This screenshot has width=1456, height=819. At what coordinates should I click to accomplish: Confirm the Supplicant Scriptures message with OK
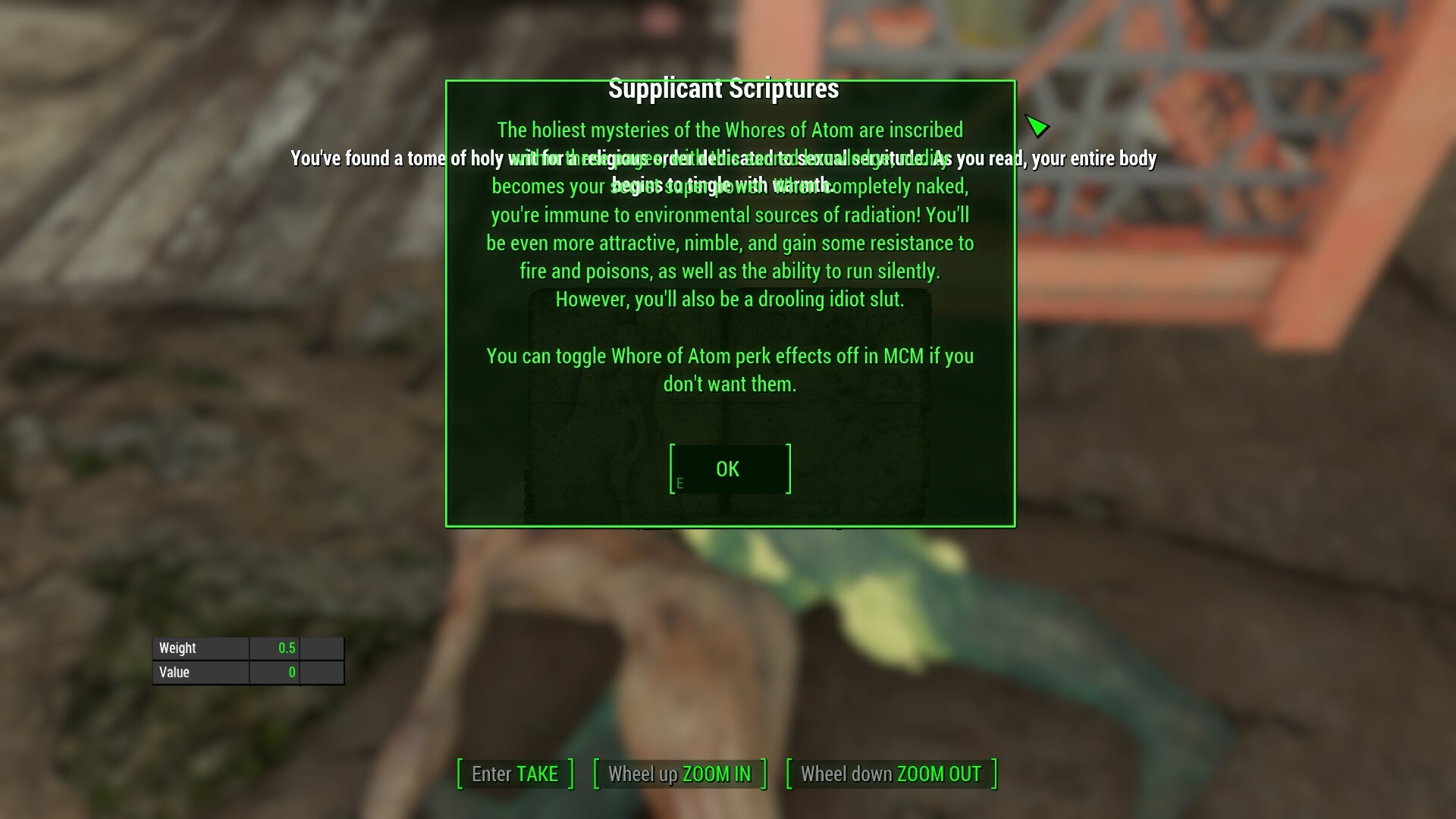tap(730, 469)
